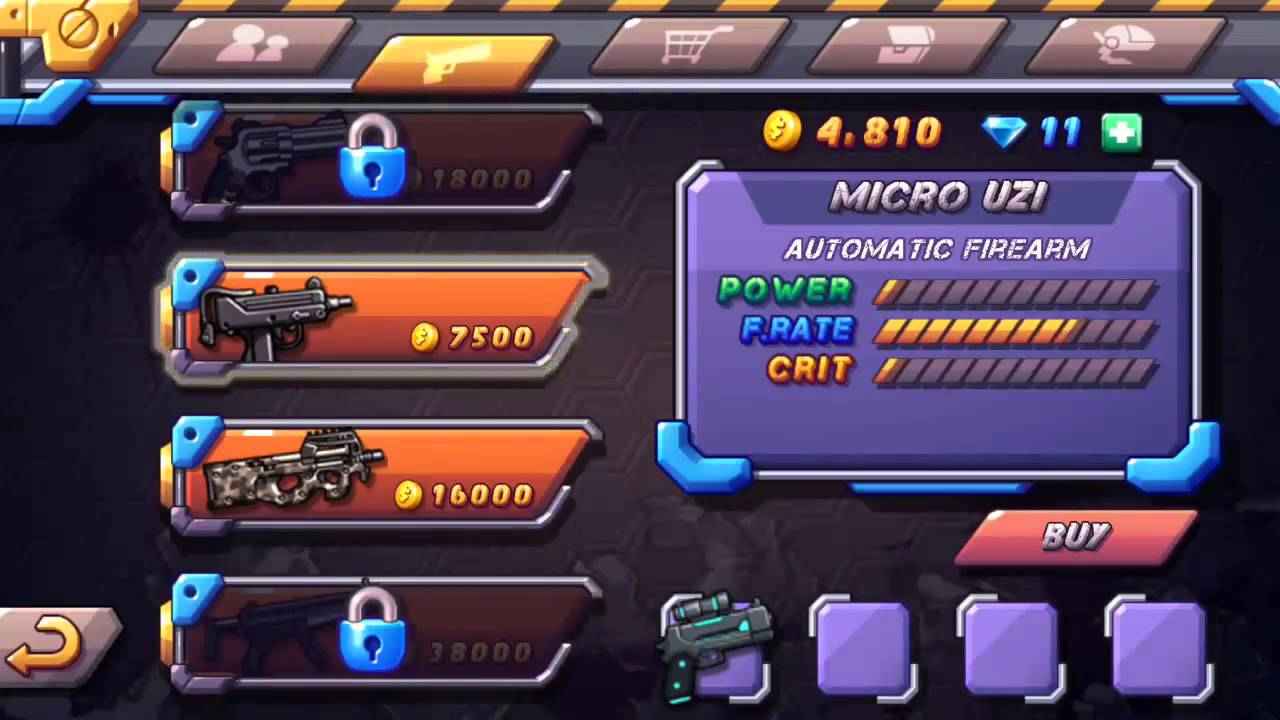Screen dimensions: 1280x720
Task: Click the F.RATE stat bar
Action: point(1015,331)
